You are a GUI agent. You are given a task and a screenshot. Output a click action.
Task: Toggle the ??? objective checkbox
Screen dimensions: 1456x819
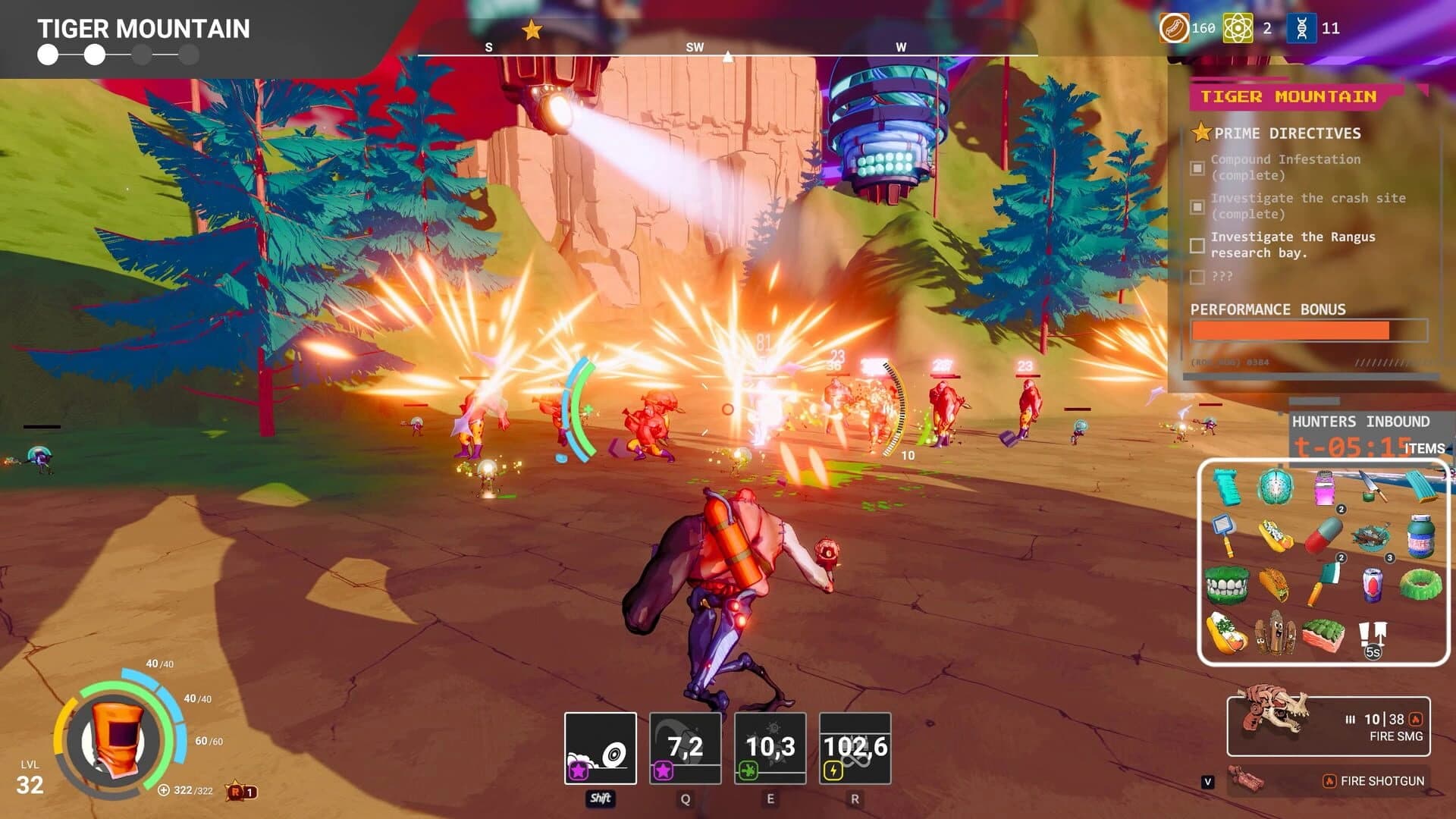coord(1198,277)
